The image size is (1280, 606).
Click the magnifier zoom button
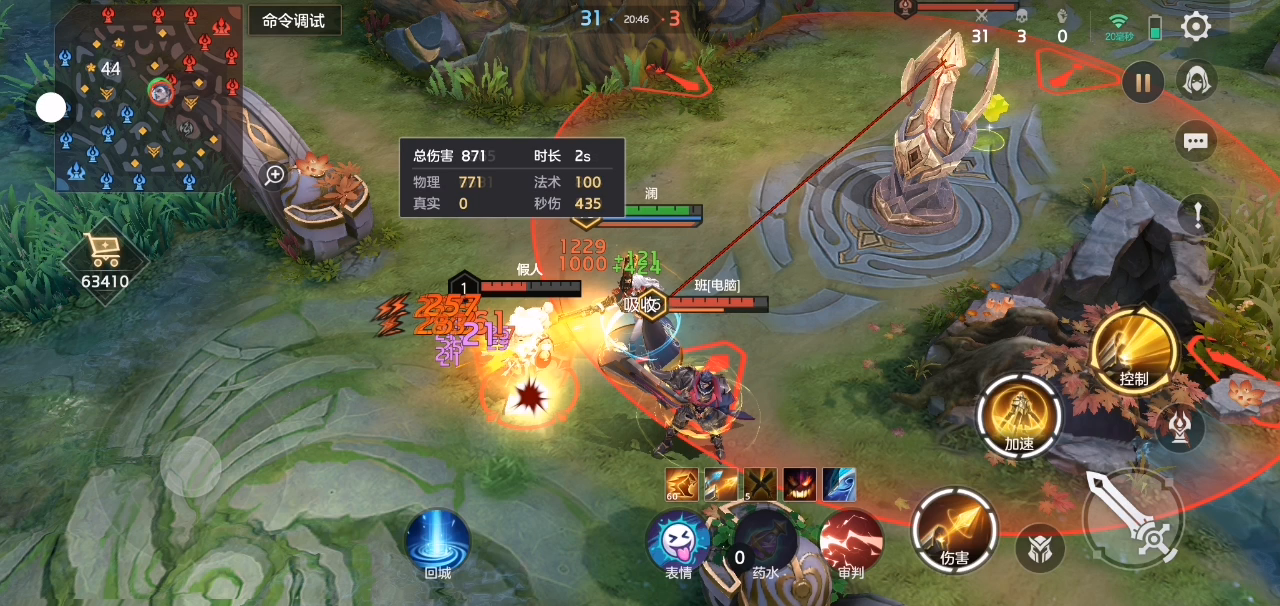pyautogui.click(x=274, y=176)
